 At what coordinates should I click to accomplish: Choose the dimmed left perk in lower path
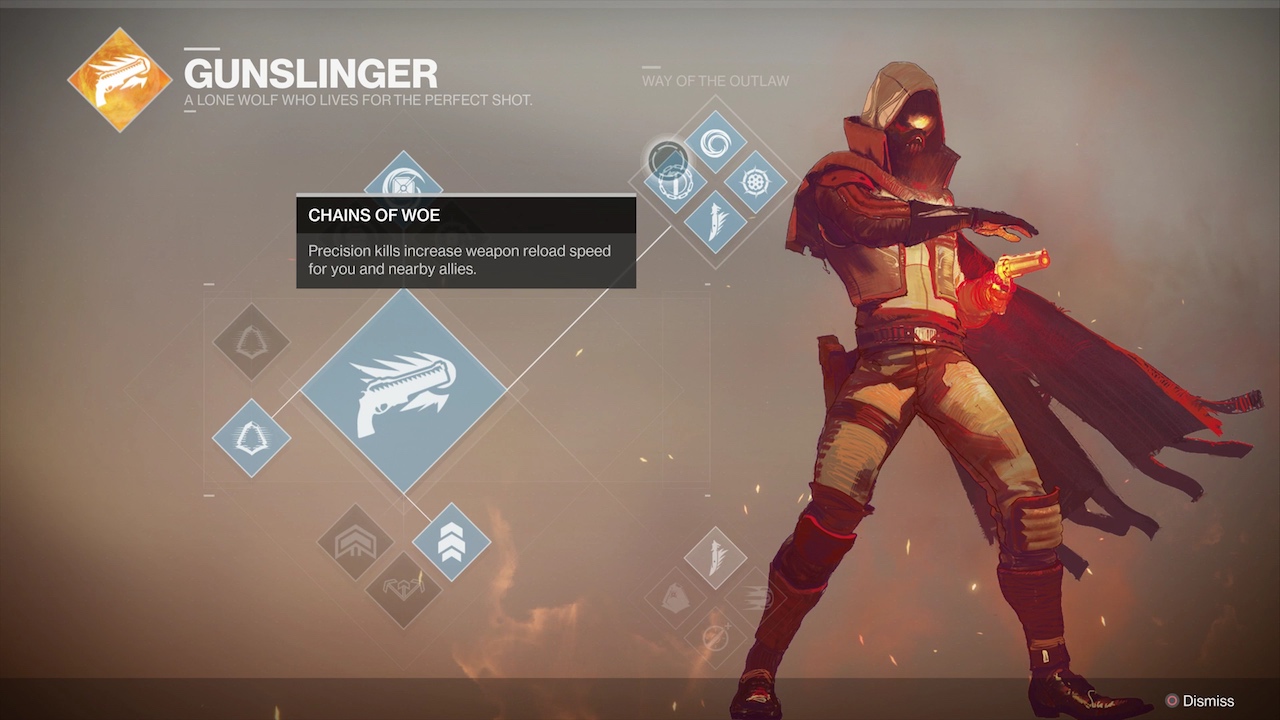pos(676,597)
